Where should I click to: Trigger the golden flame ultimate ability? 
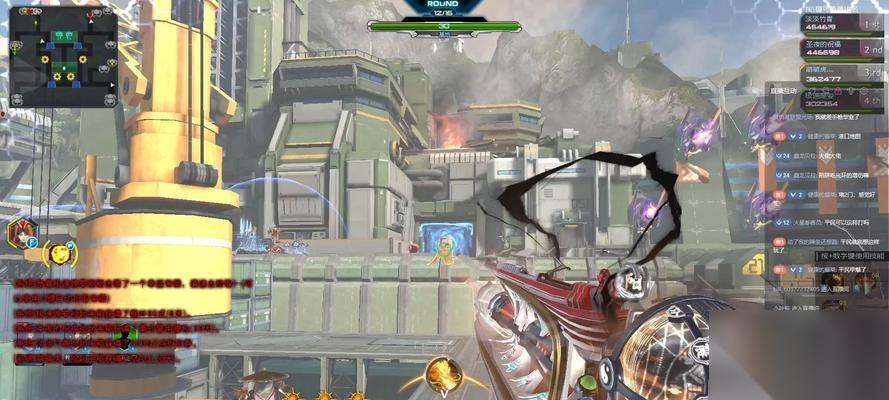[x=441, y=374]
